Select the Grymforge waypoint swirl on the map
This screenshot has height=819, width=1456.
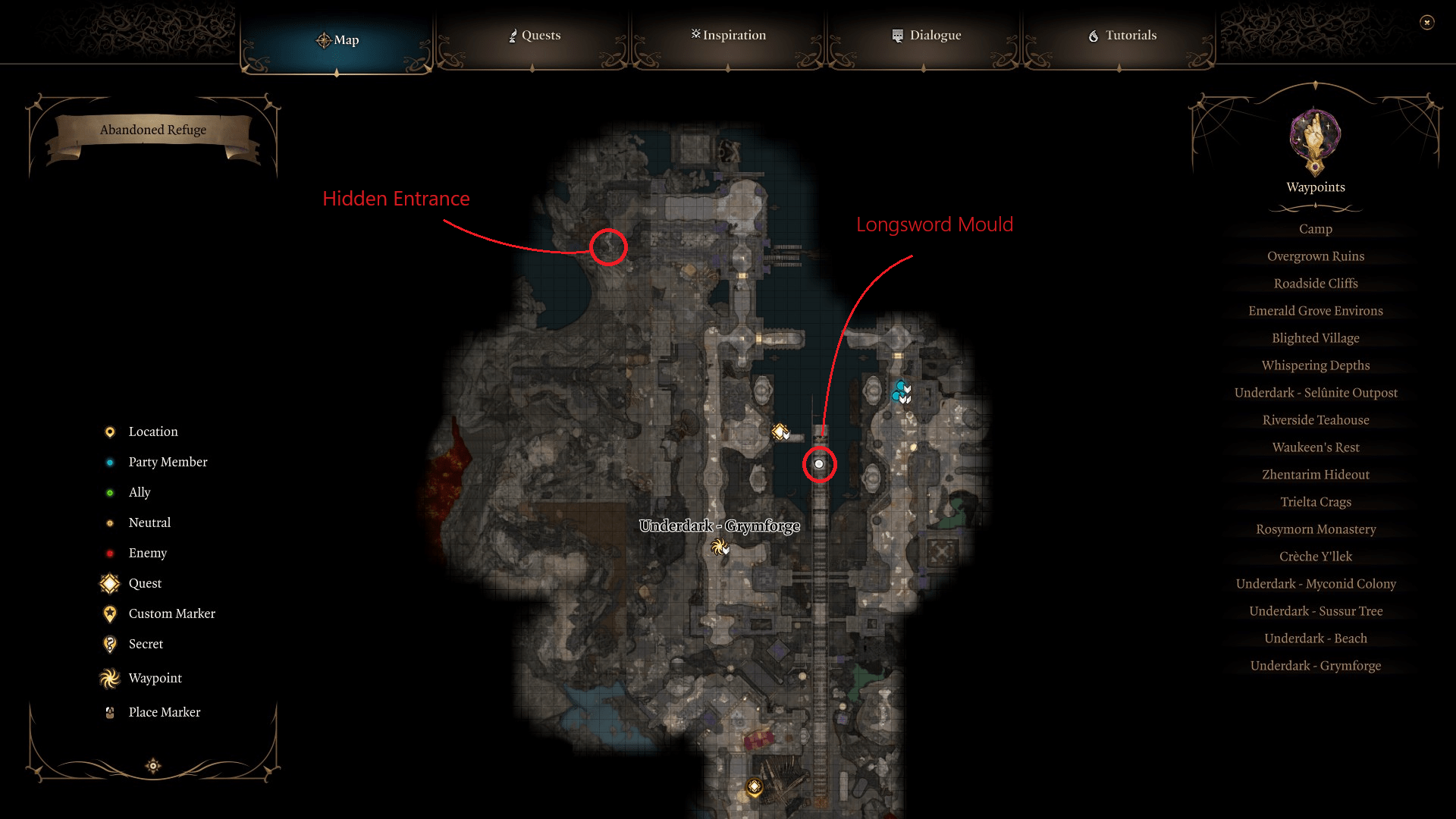tap(719, 547)
